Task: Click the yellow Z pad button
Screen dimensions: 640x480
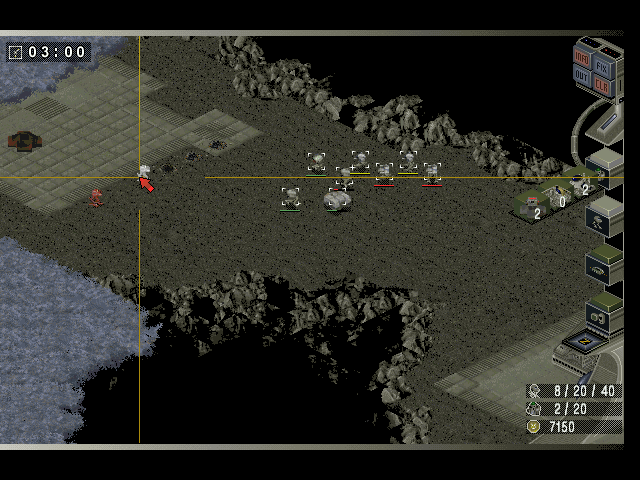Action: [583, 343]
